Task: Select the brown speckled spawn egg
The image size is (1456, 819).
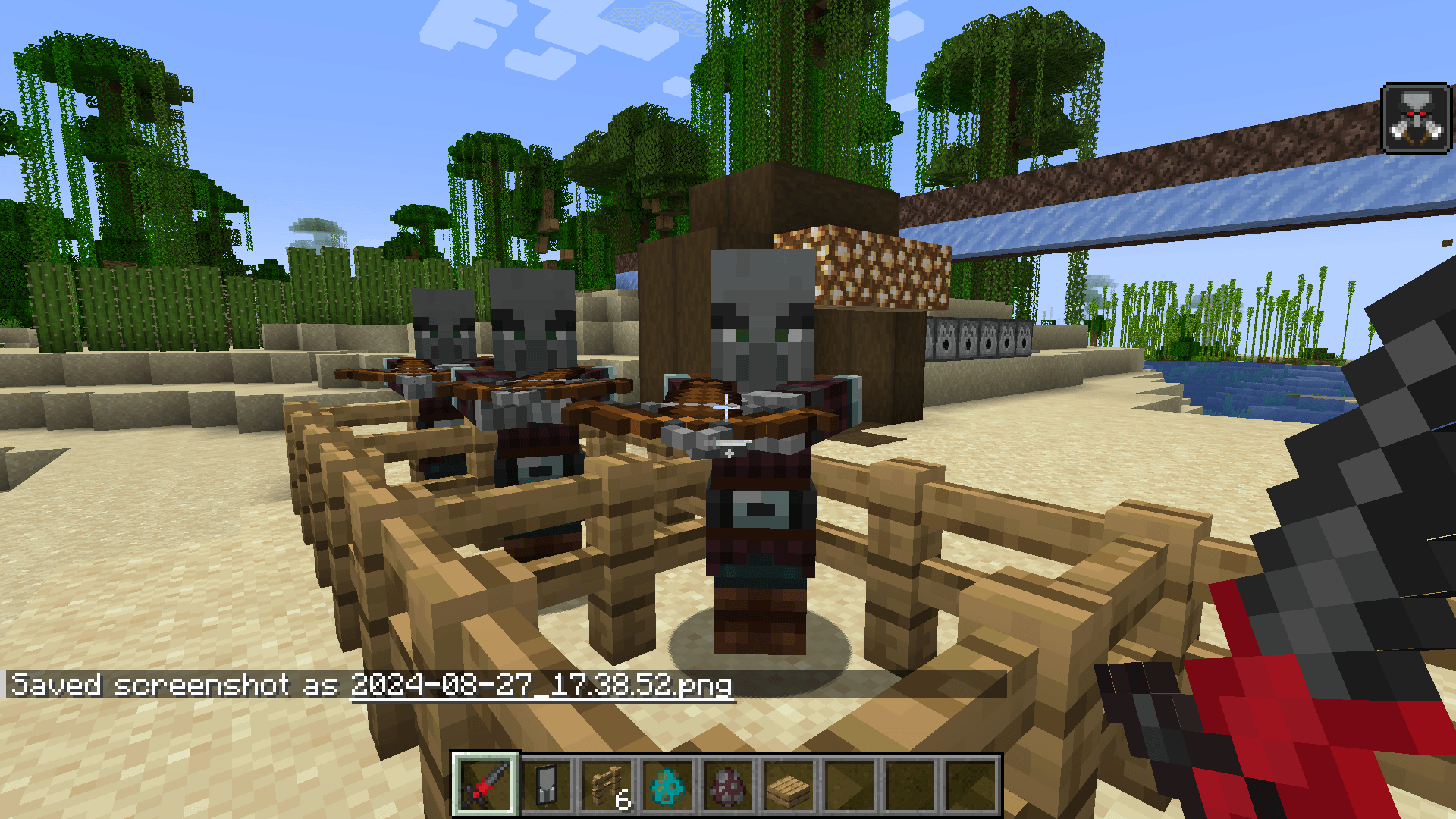Action: 727,785
